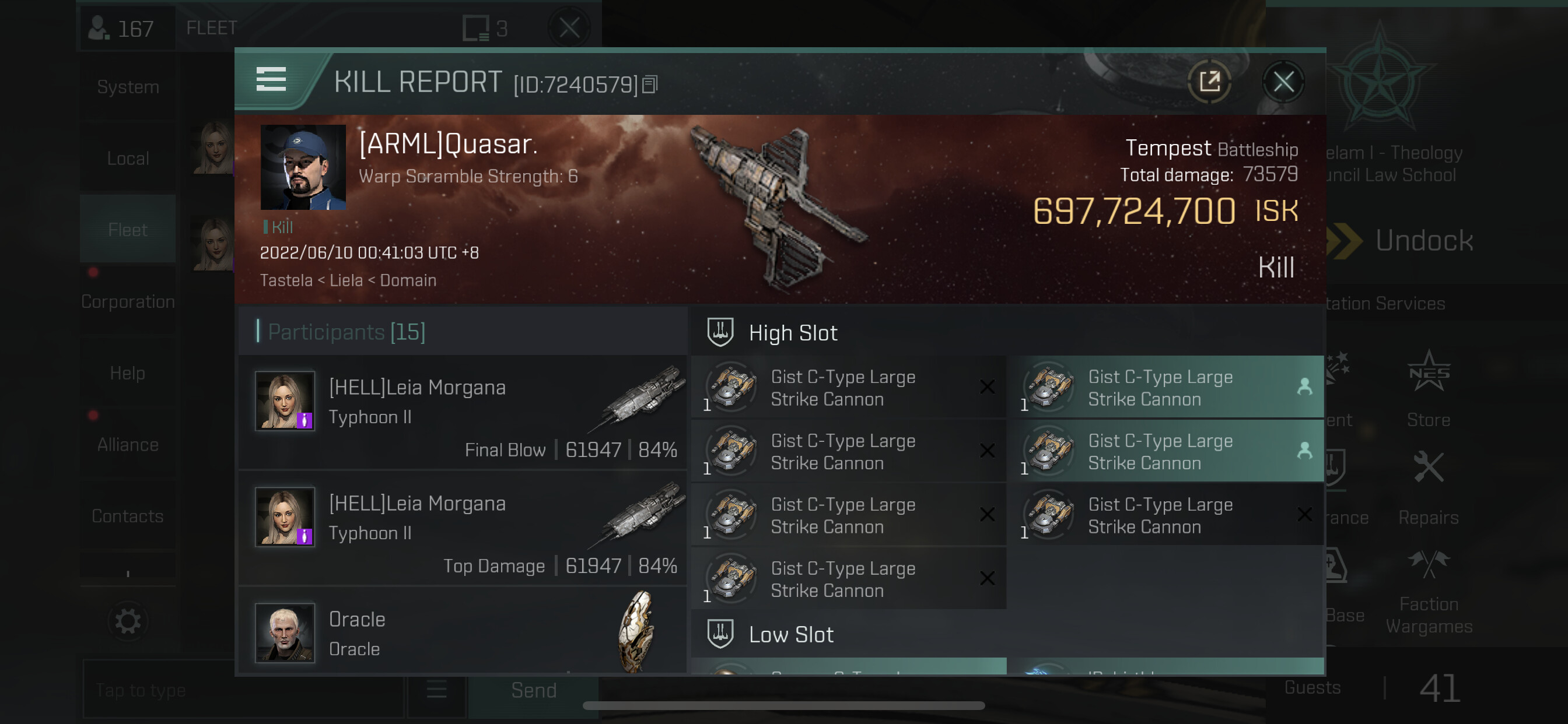The image size is (1568, 724).
Task: Undock from the station
Action: pos(1423,241)
